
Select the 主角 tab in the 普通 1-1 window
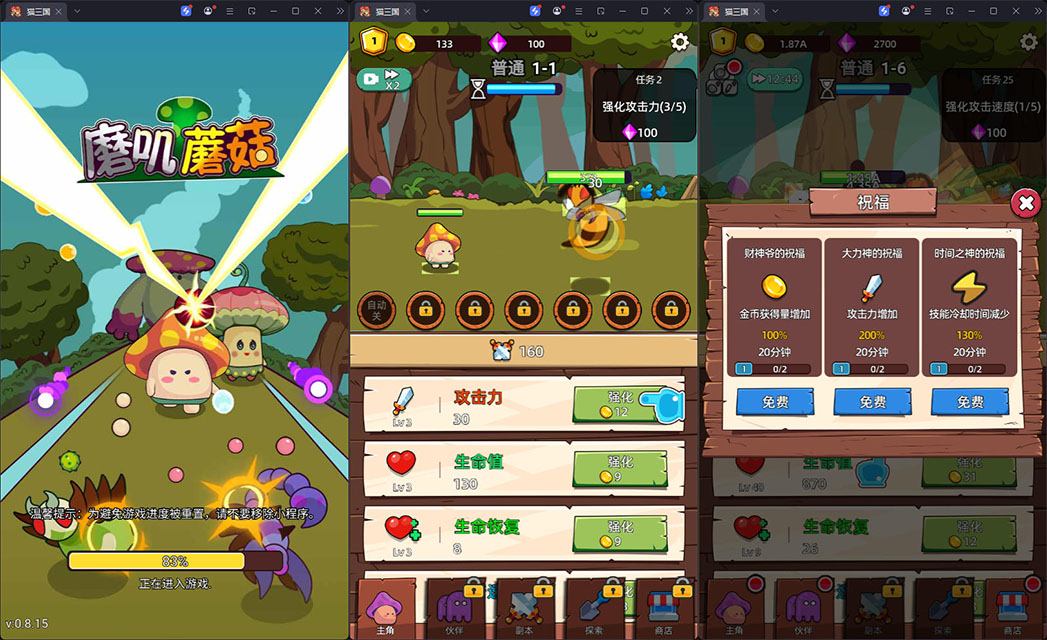(x=383, y=609)
